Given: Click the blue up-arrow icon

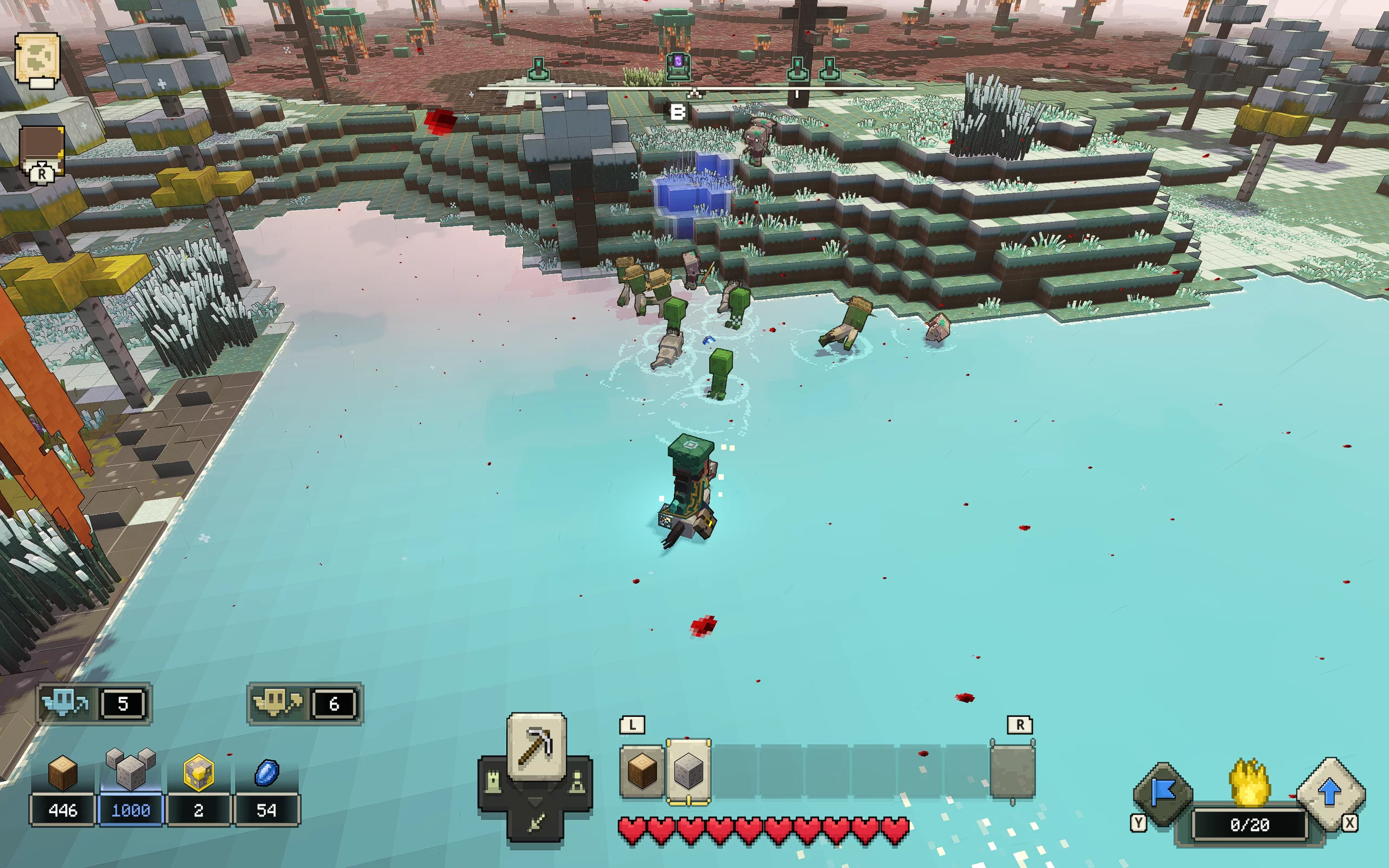Looking at the screenshot, I should (x=1330, y=793).
